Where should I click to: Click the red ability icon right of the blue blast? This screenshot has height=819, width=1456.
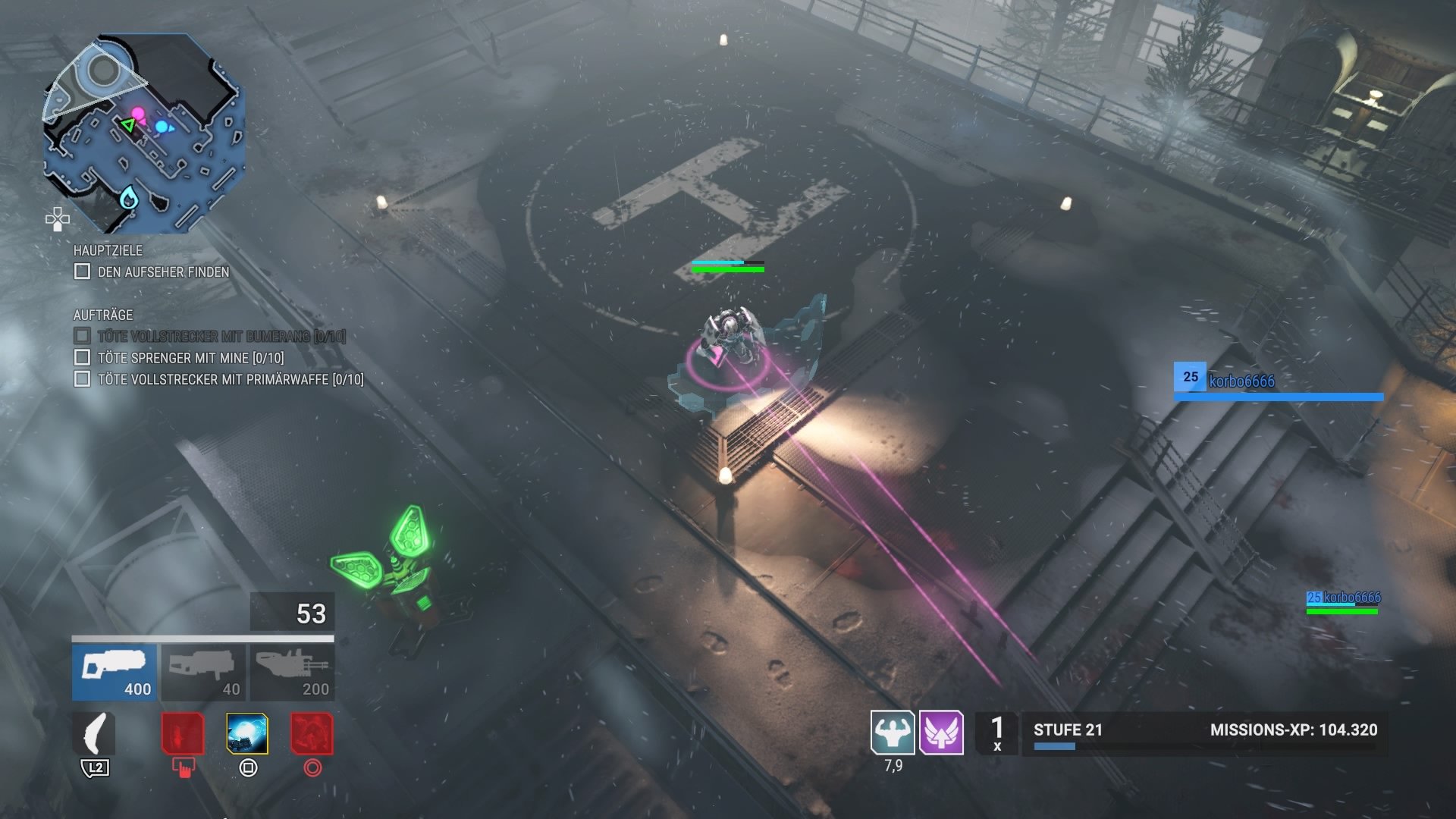point(312,733)
